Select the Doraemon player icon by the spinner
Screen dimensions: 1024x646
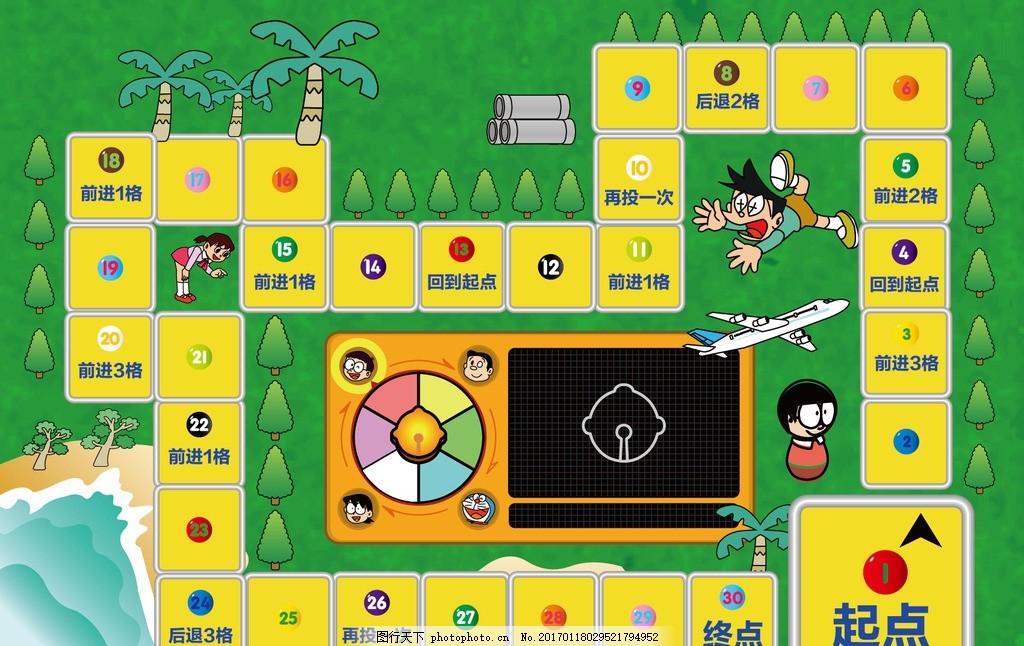coord(476,508)
